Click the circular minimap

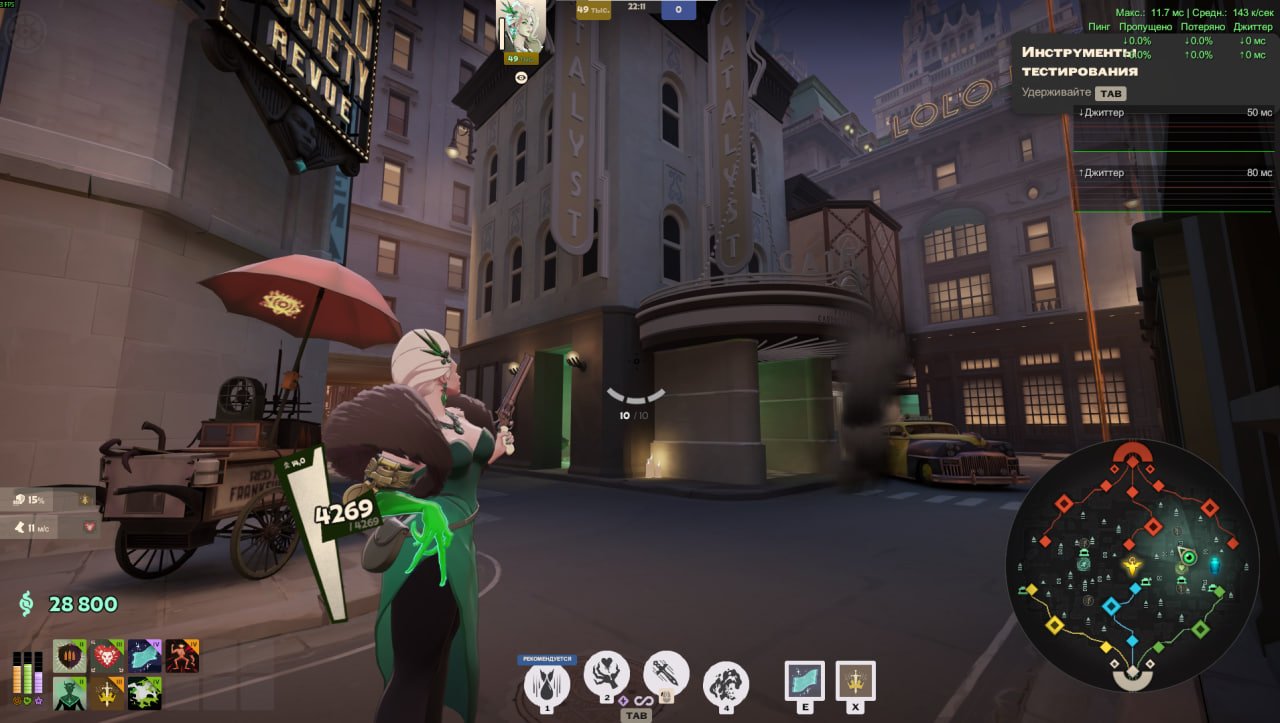tap(1131, 566)
